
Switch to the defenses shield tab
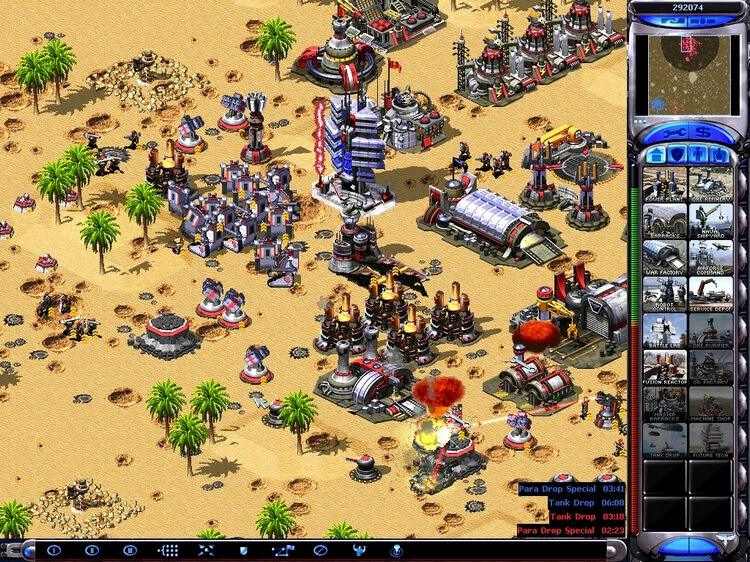coord(678,155)
